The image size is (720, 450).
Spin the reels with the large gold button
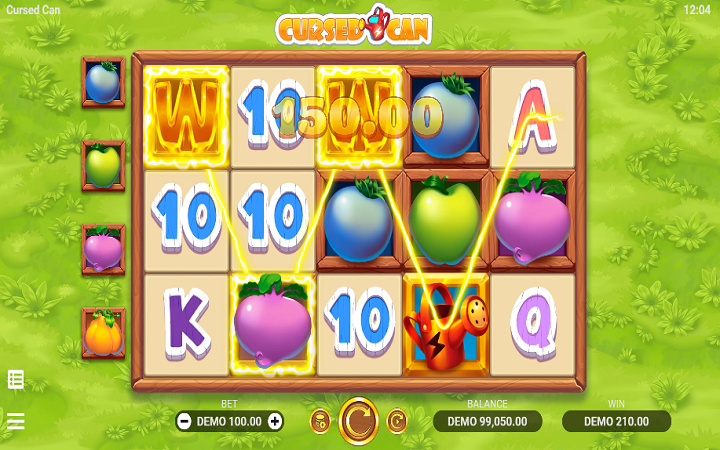[358, 421]
